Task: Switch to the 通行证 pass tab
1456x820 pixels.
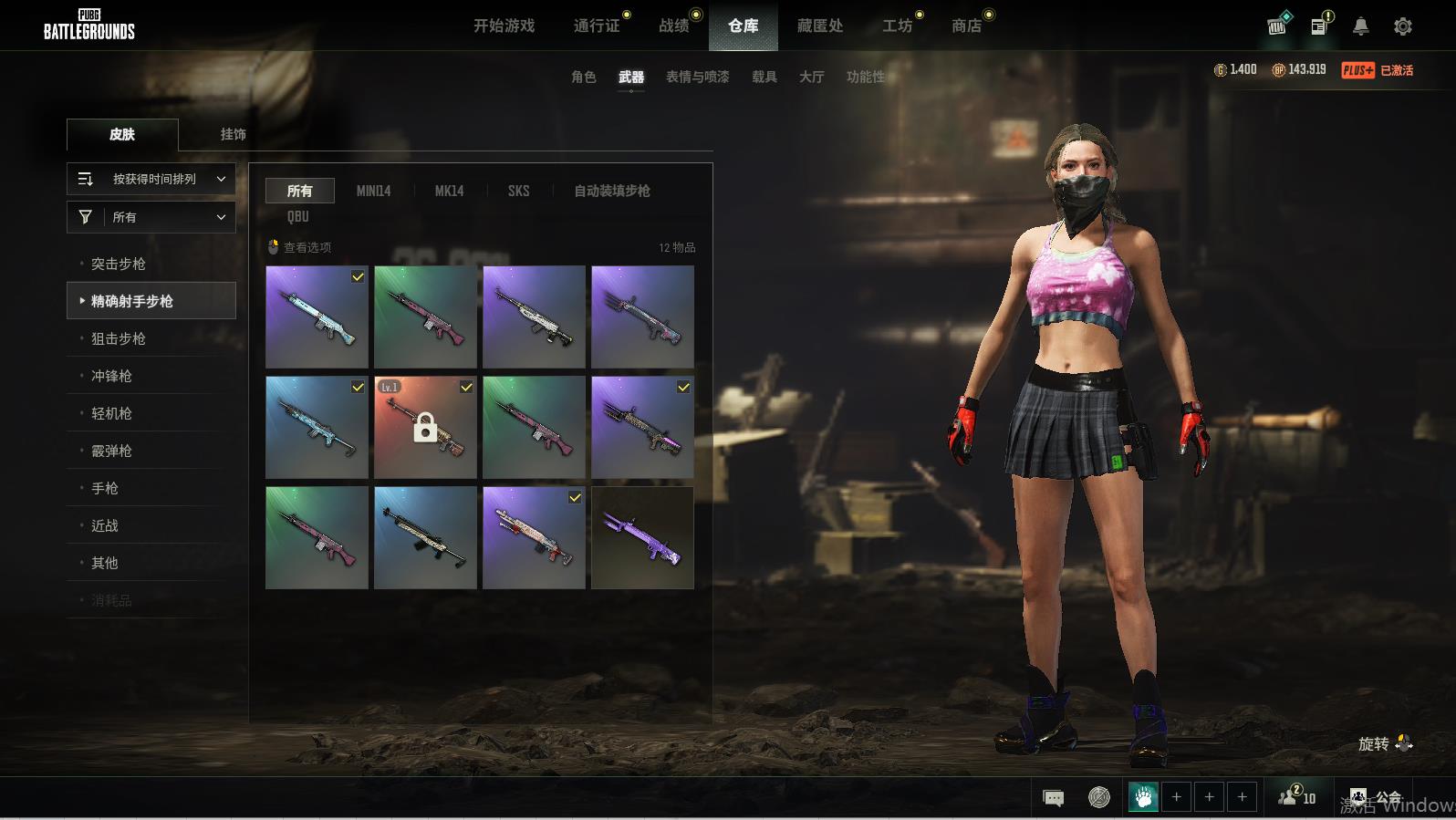Action: click(597, 26)
